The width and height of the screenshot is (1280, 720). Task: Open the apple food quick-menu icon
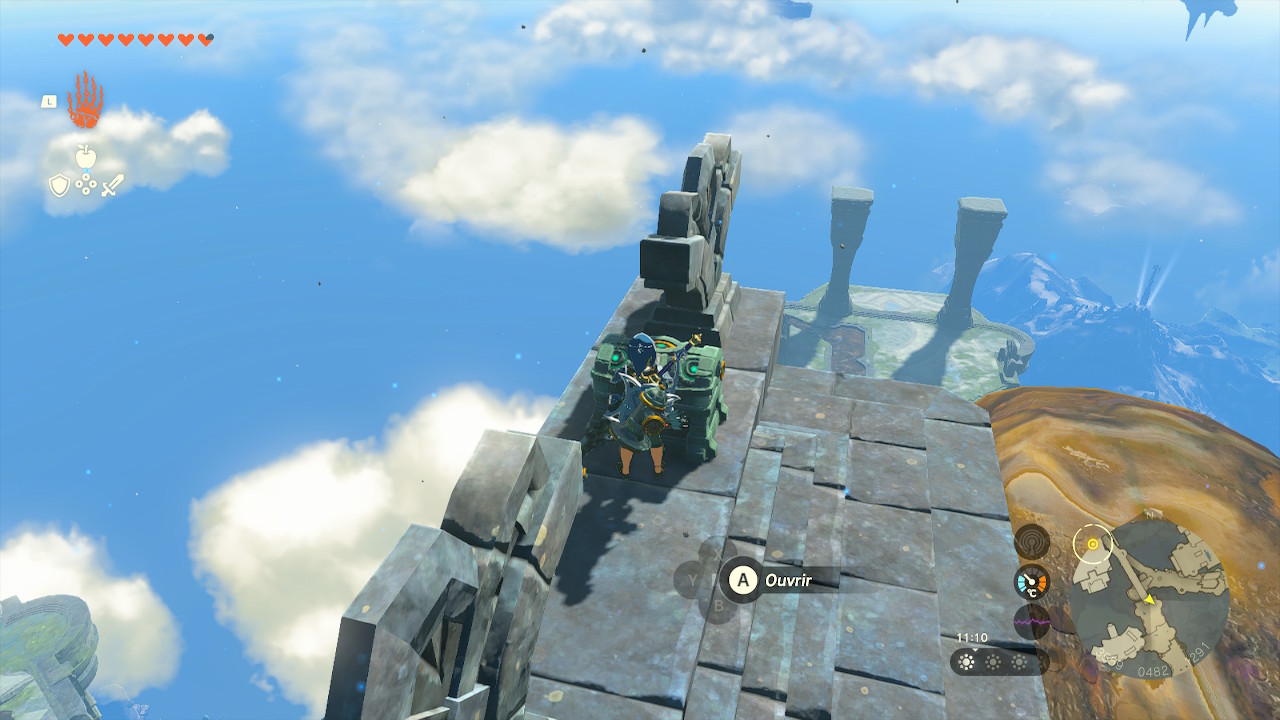coord(85,156)
